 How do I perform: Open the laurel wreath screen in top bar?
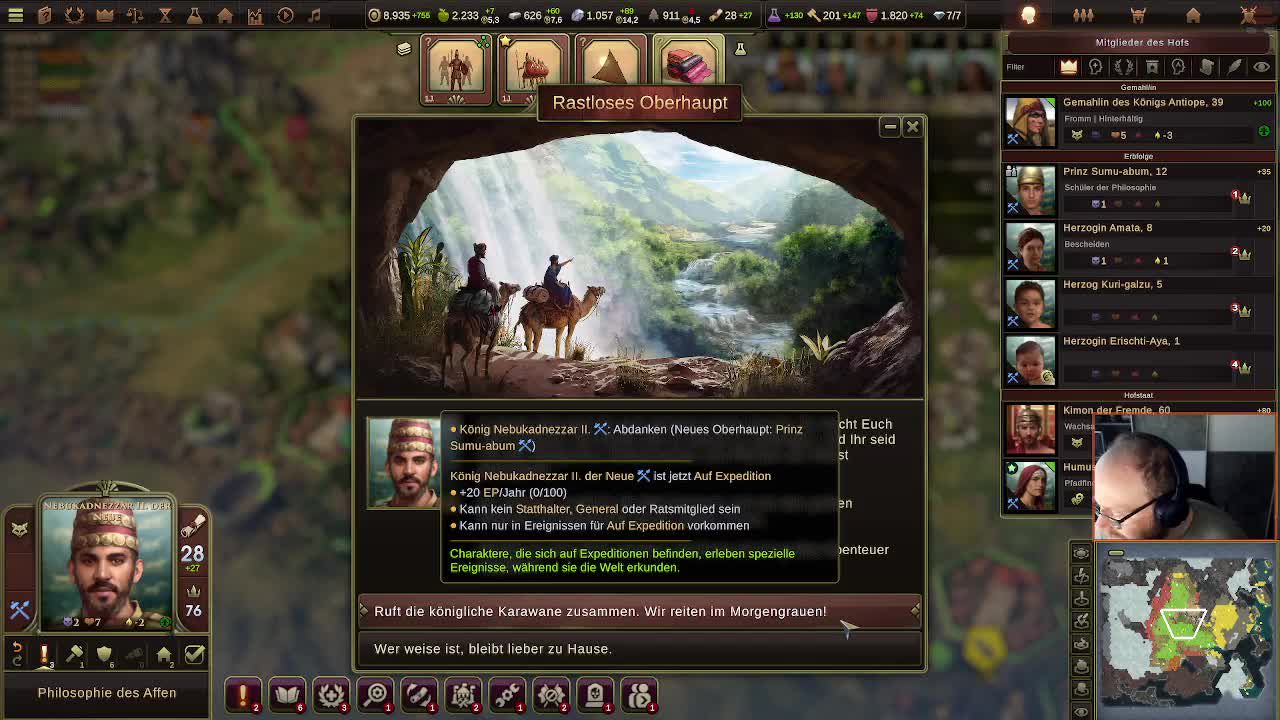[75, 15]
